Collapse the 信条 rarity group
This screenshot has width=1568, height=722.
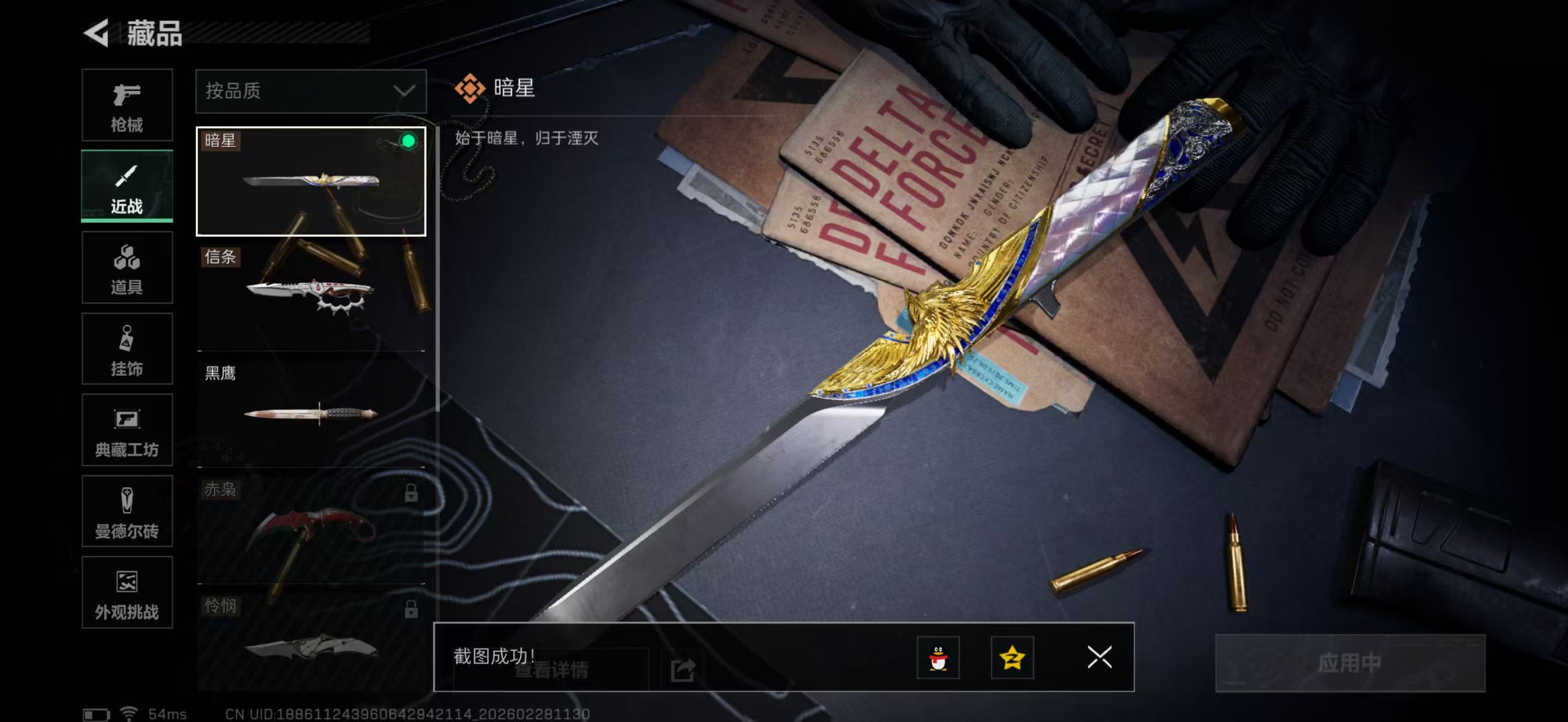(222, 258)
